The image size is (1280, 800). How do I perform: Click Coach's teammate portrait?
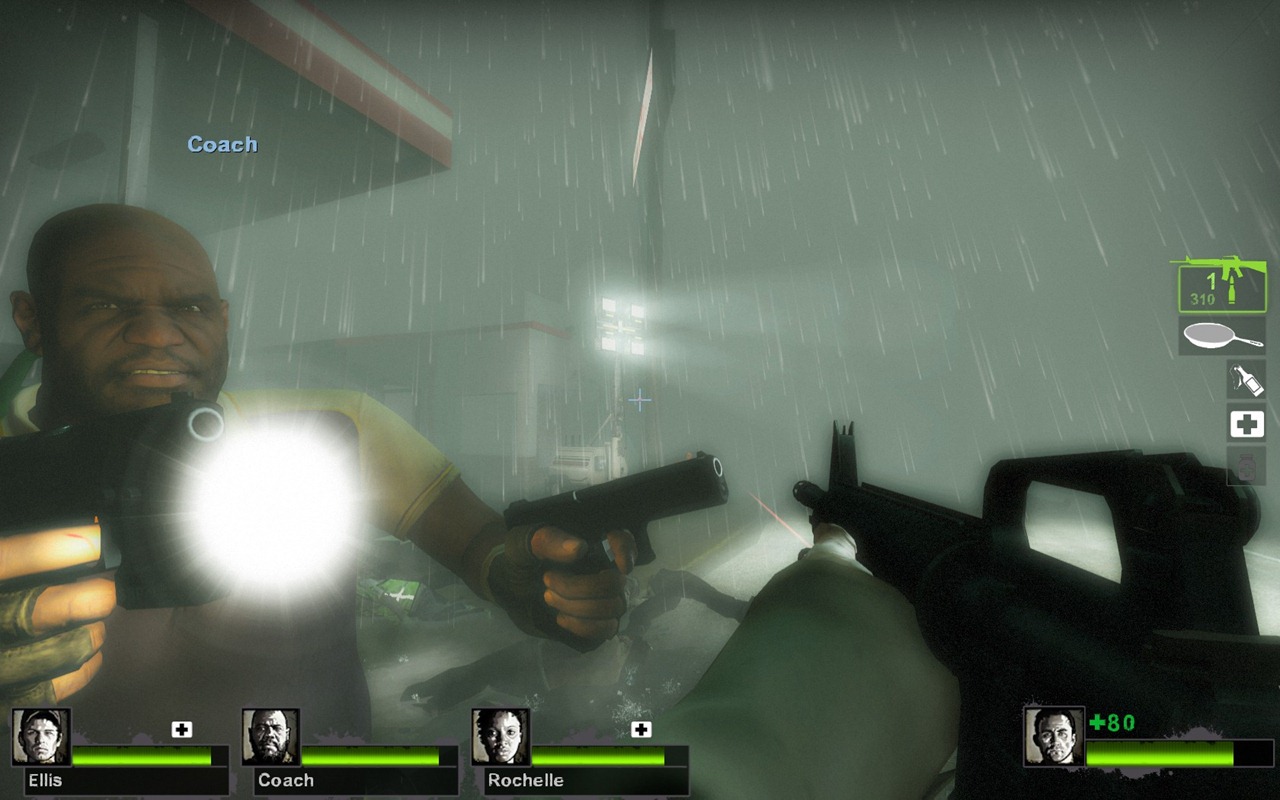(x=271, y=737)
